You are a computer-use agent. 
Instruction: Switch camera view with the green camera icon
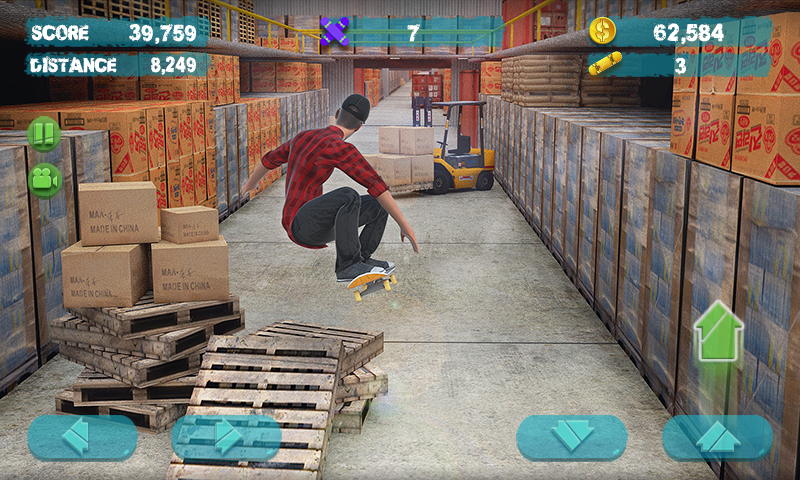point(44,180)
